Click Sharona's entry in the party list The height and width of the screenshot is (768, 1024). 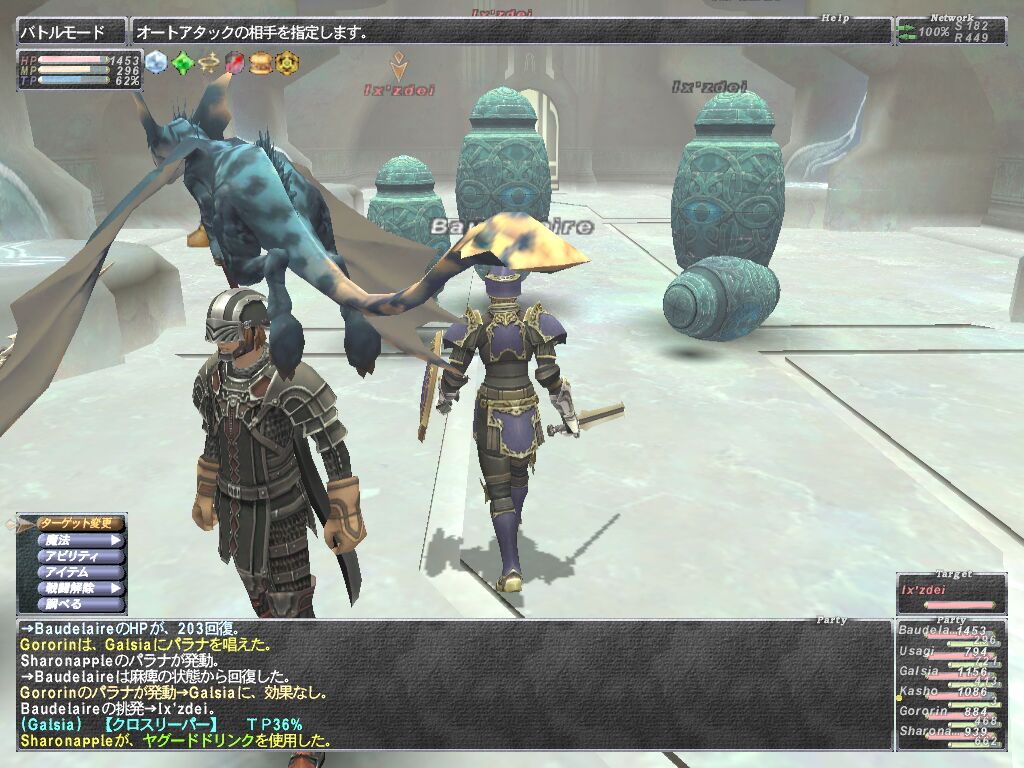[x=950, y=732]
